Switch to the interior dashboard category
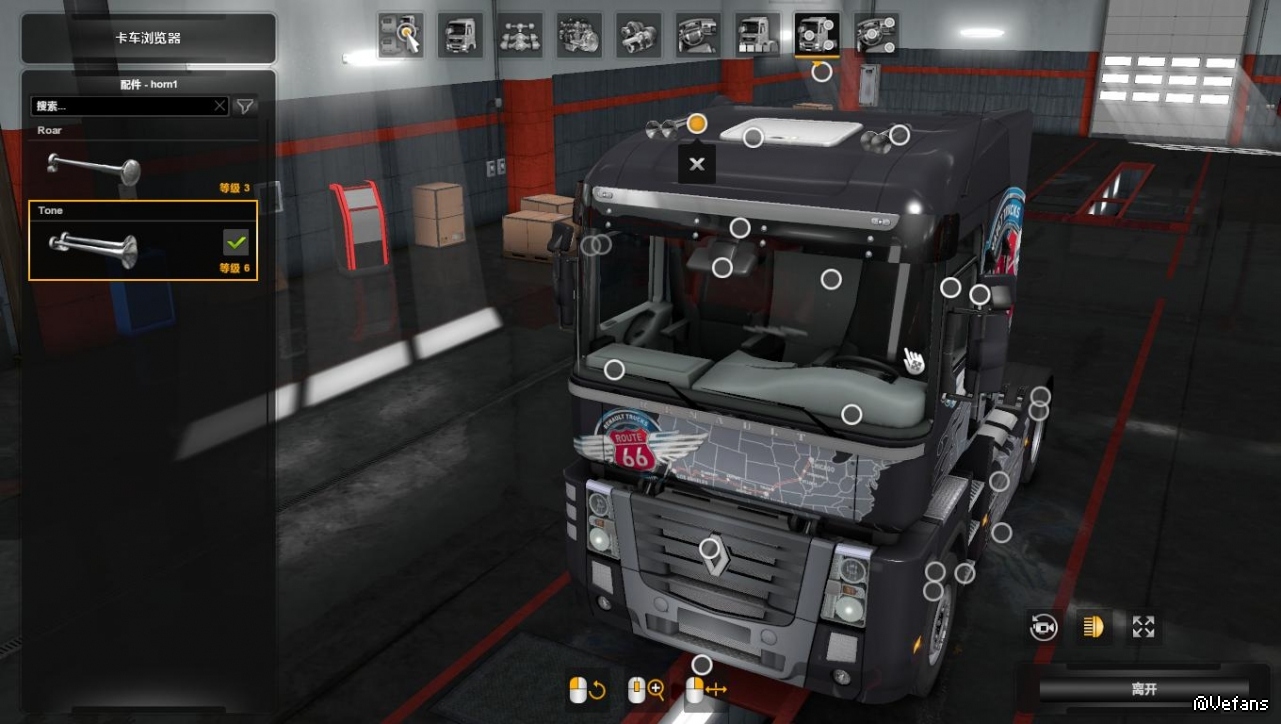 coord(698,35)
